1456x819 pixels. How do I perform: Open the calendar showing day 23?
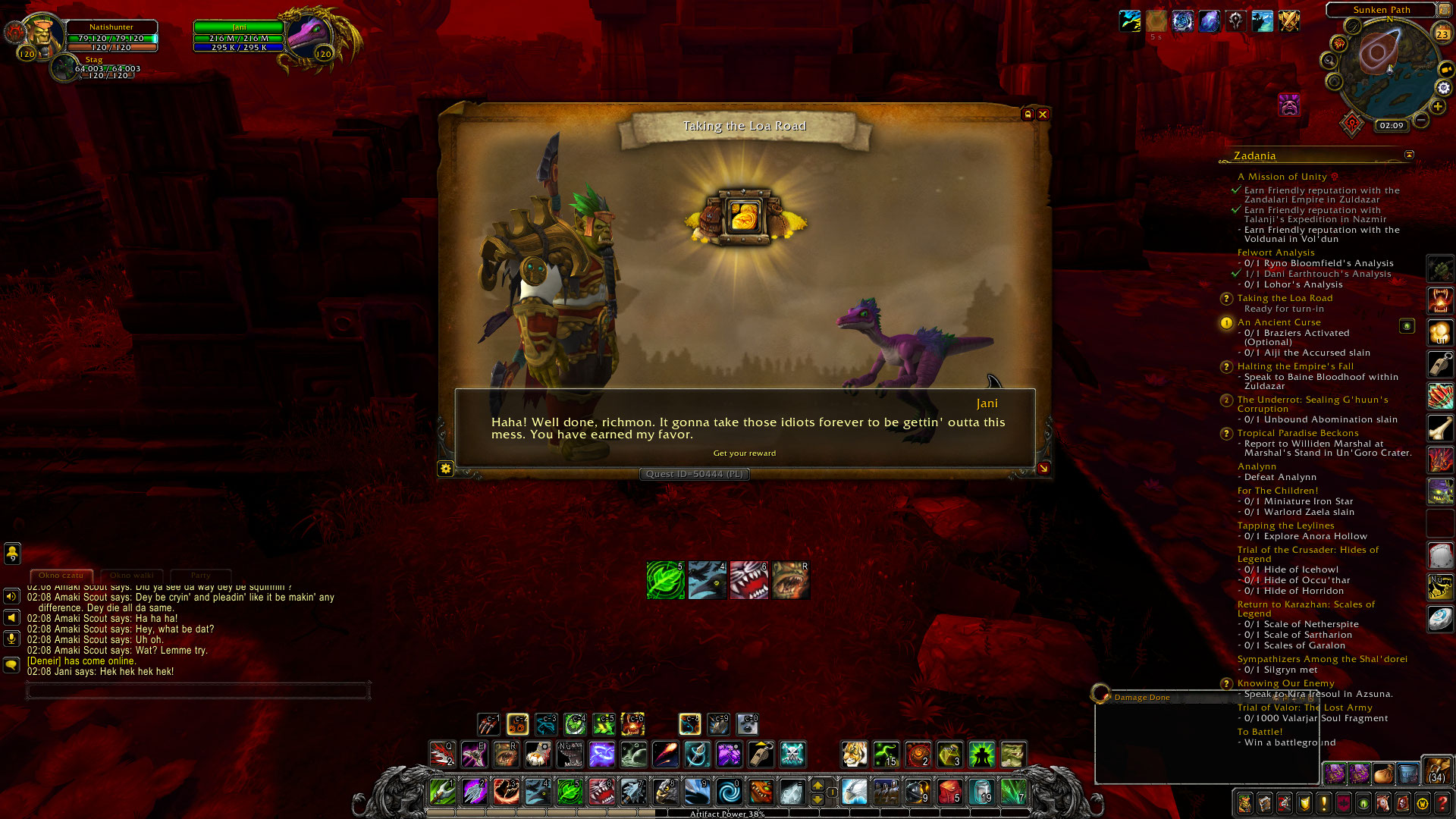(1442, 33)
